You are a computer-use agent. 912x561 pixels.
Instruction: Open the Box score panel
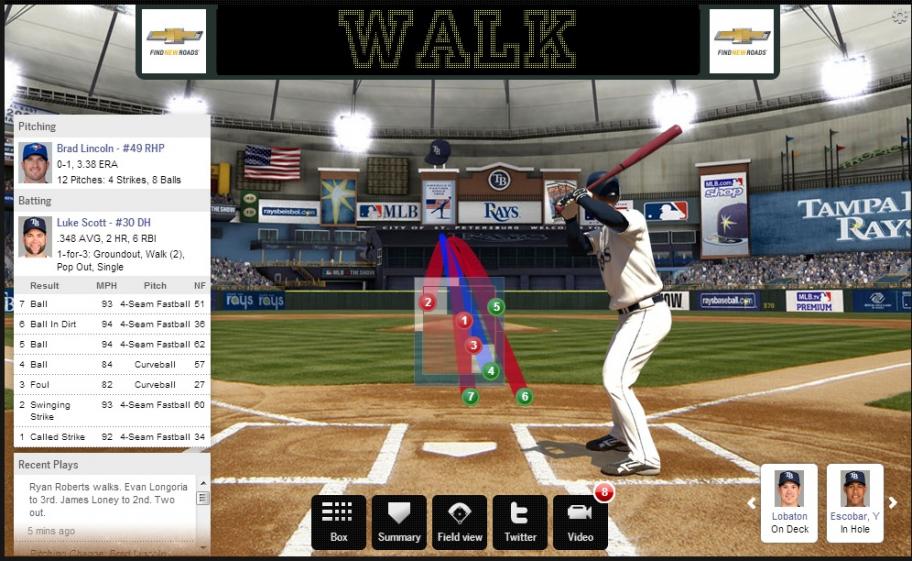tap(338, 521)
